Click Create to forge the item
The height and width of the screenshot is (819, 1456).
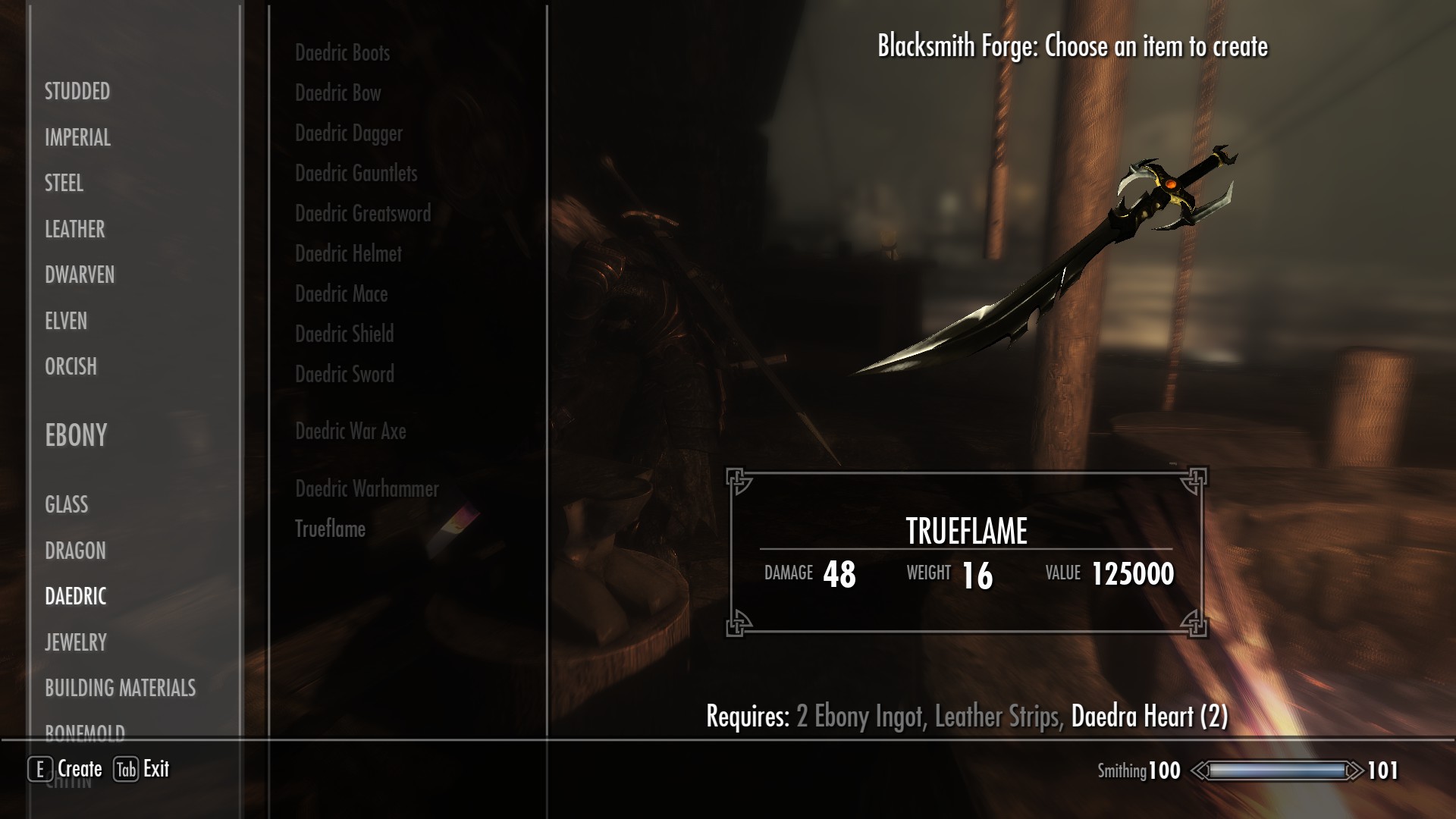tap(67, 769)
